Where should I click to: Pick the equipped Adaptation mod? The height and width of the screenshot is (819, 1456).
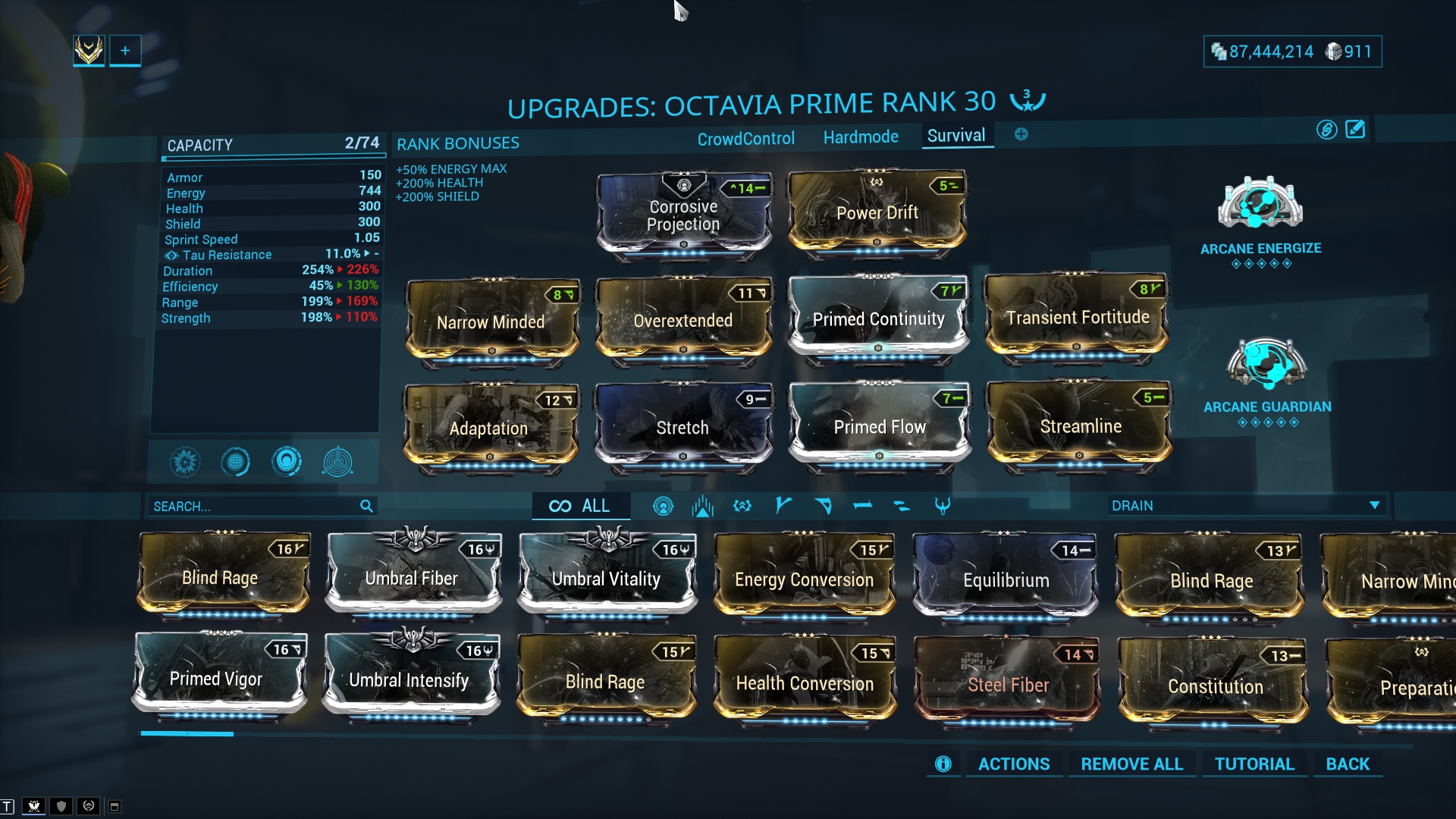[489, 428]
